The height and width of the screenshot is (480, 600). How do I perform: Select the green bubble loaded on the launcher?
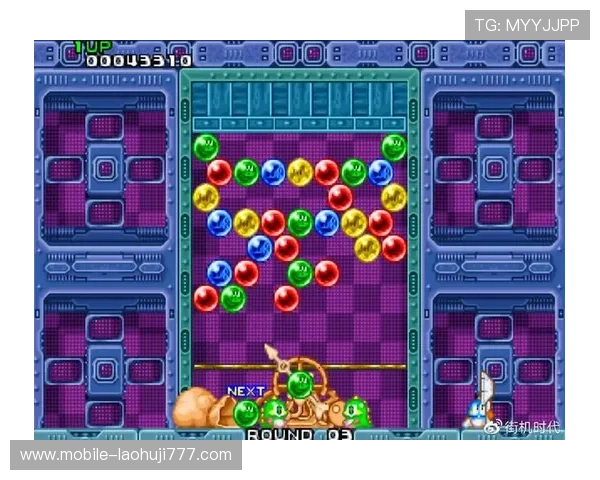point(299,384)
